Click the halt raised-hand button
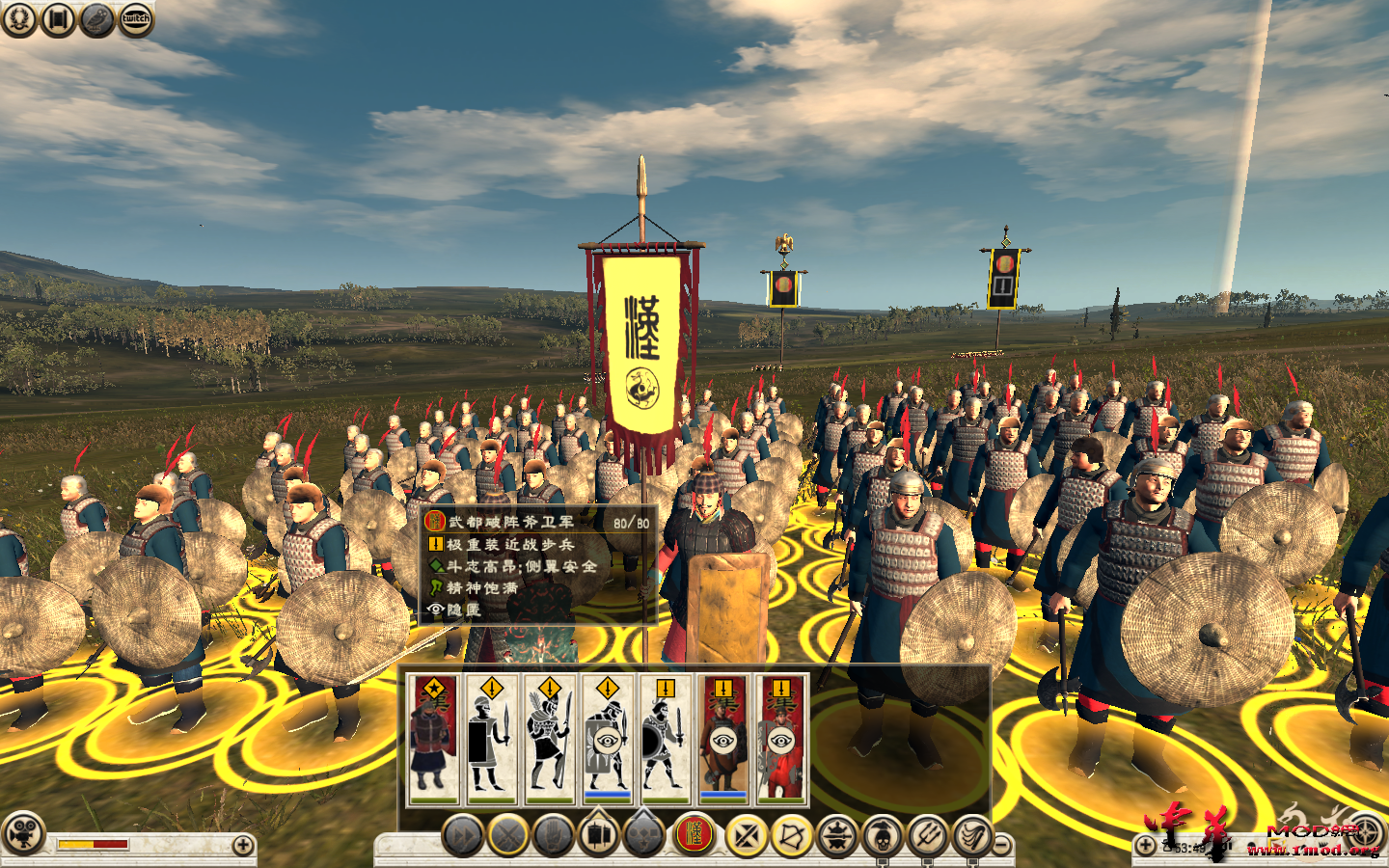 click(554, 835)
